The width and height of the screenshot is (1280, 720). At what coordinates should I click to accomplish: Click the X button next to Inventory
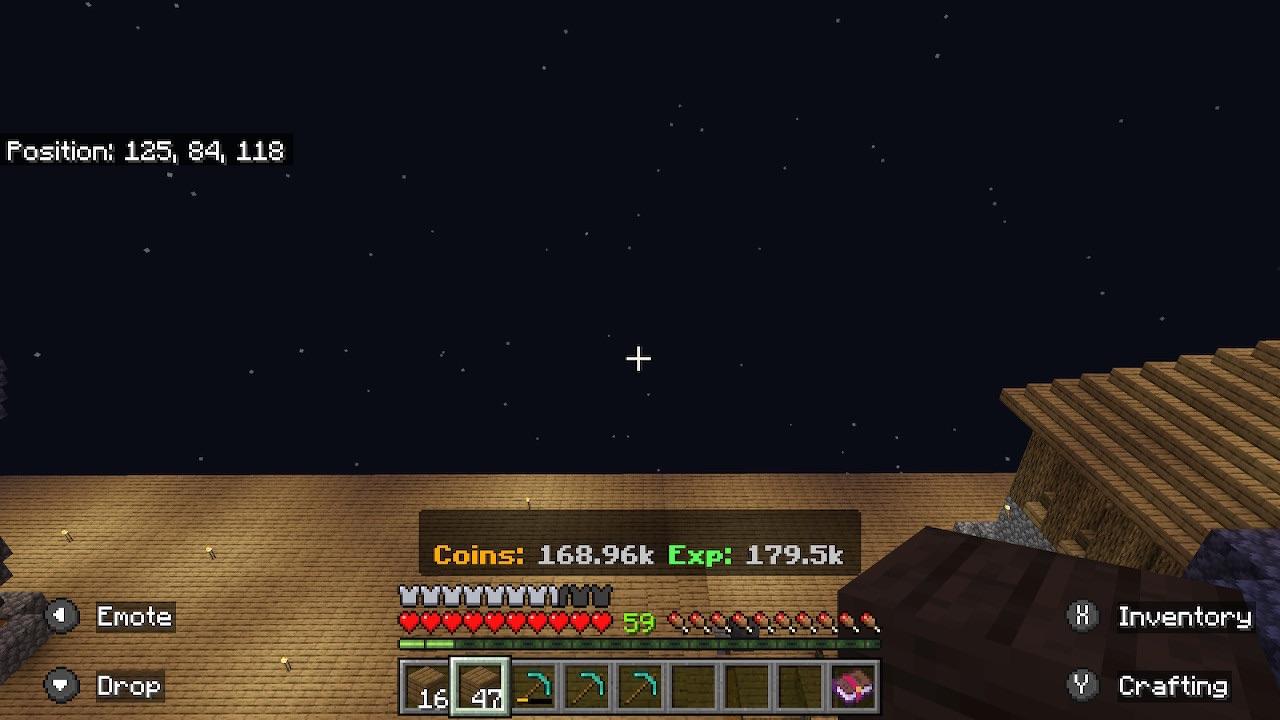coord(1082,616)
